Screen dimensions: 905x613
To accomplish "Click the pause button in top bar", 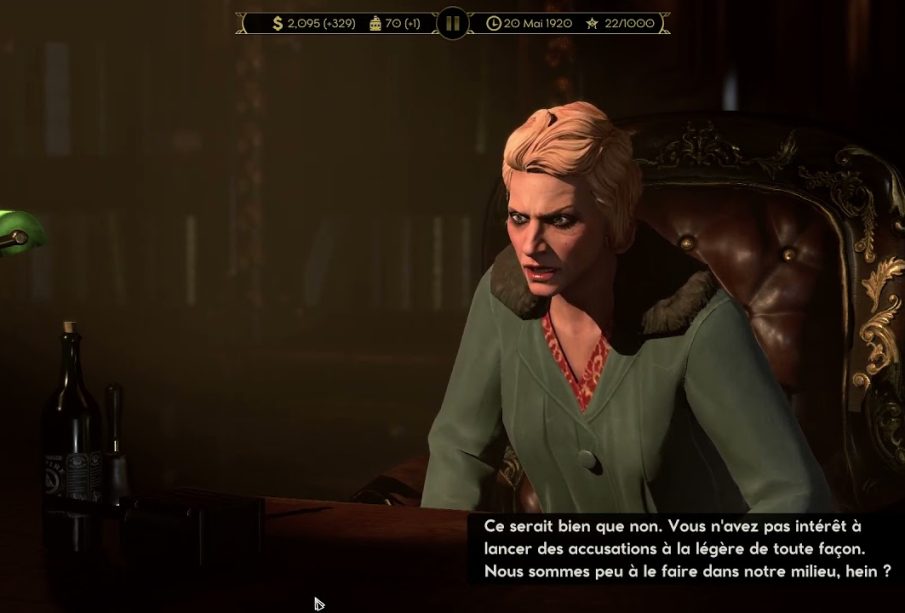I will (453, 22).
